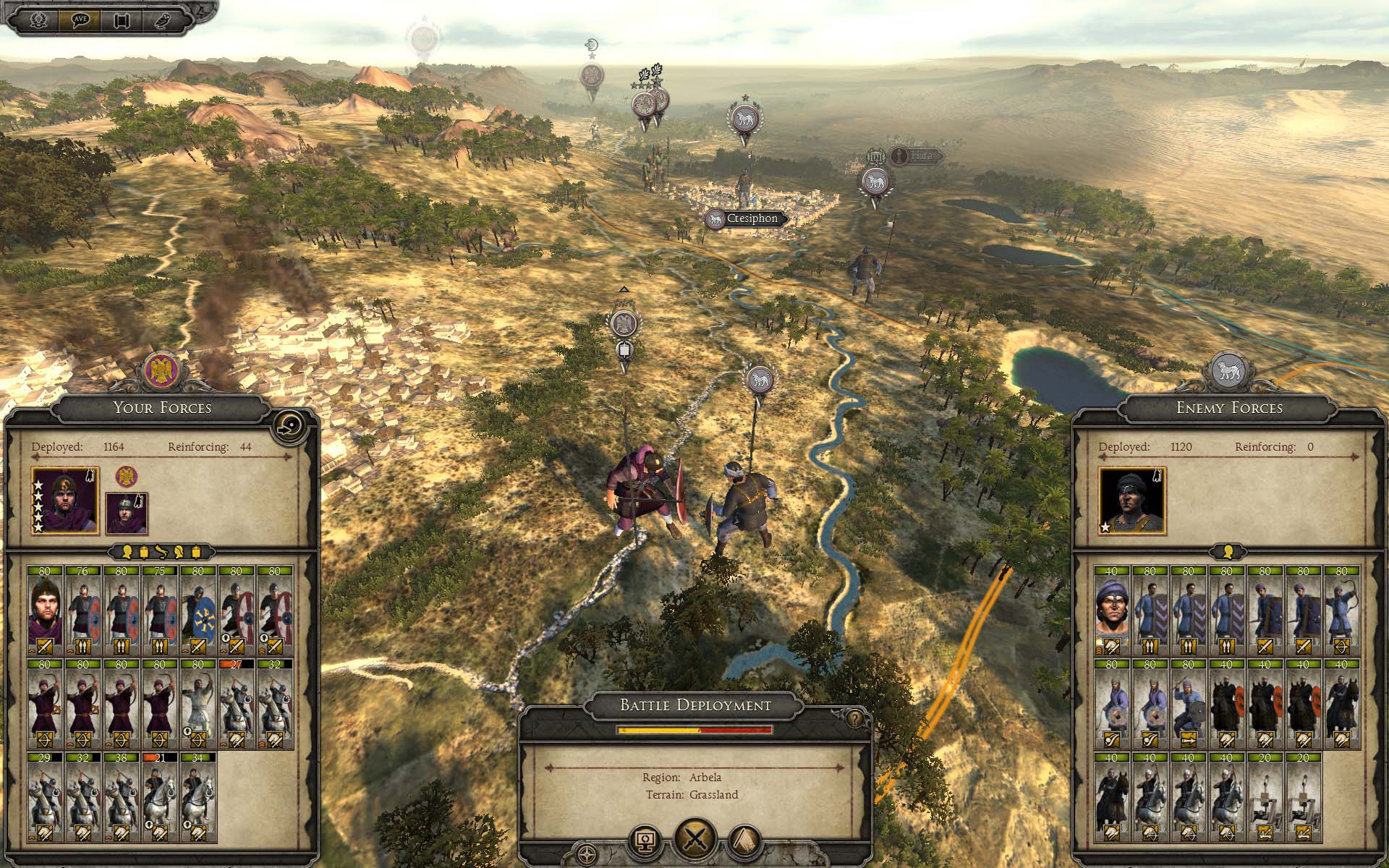Inspect the enemy archer unit card
This screenshot has width=1389, height=868.
[x=1341, y=610]
